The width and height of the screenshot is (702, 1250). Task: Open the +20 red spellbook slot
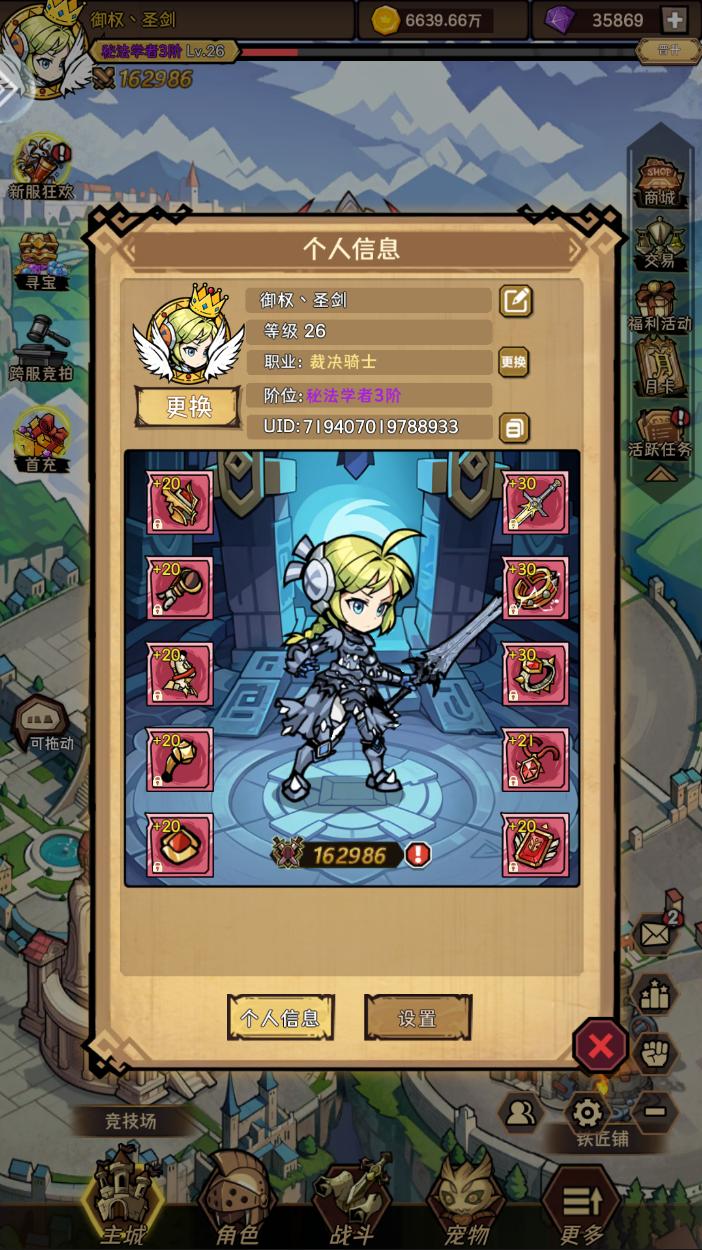click(x=535, y=845)
